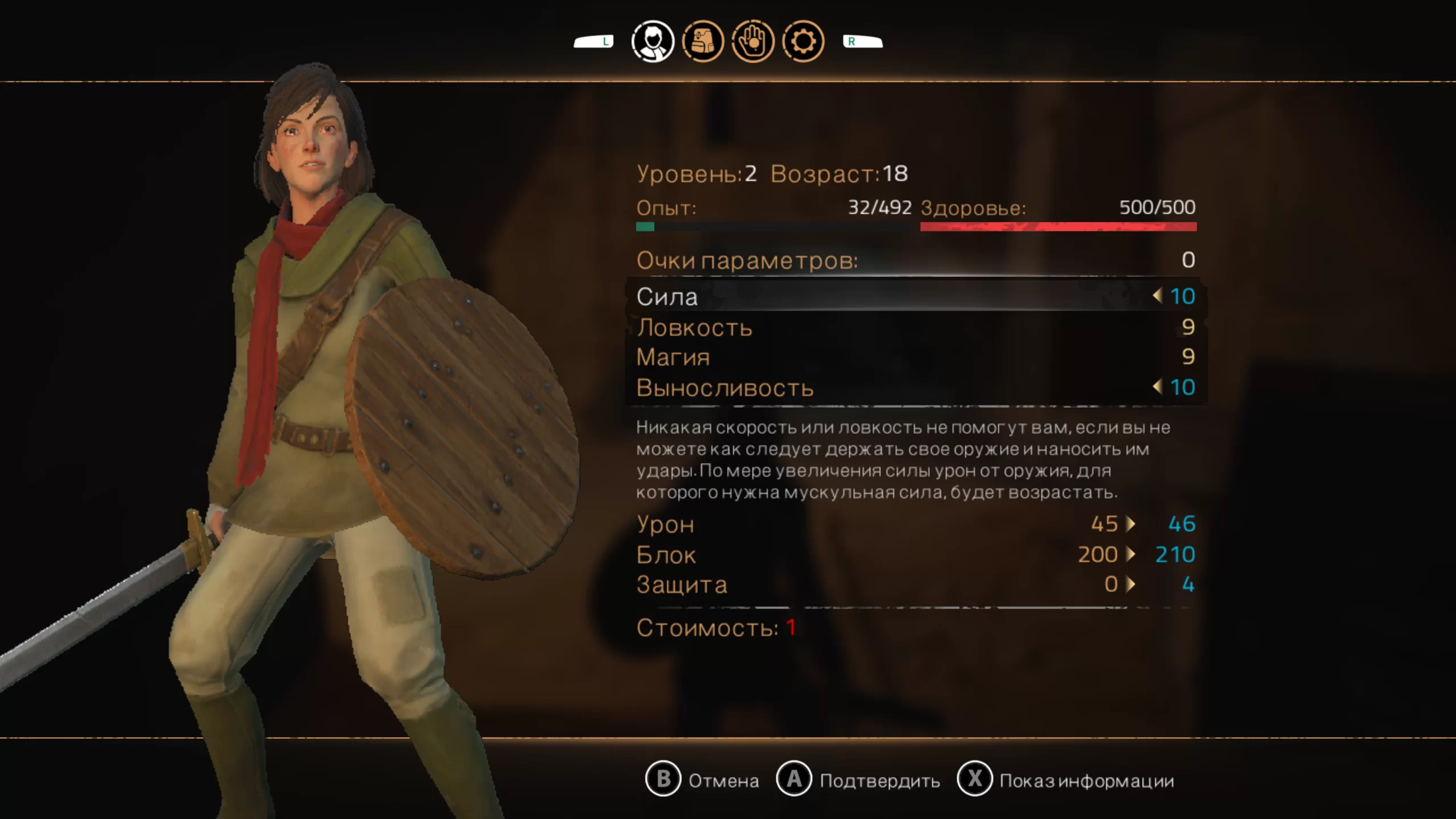1456x819 pixels.
Task: Switch to the backpack inventory tab
Action: 703,42
